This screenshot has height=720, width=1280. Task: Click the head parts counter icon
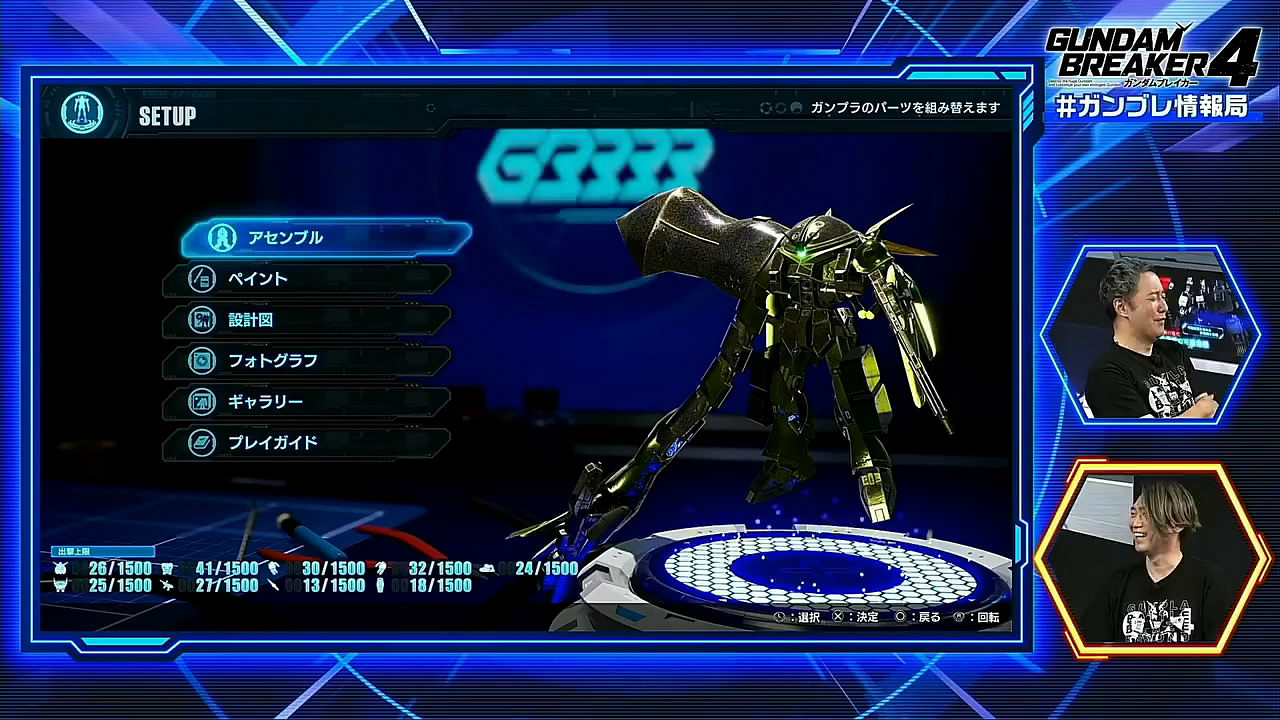[60, 567]
